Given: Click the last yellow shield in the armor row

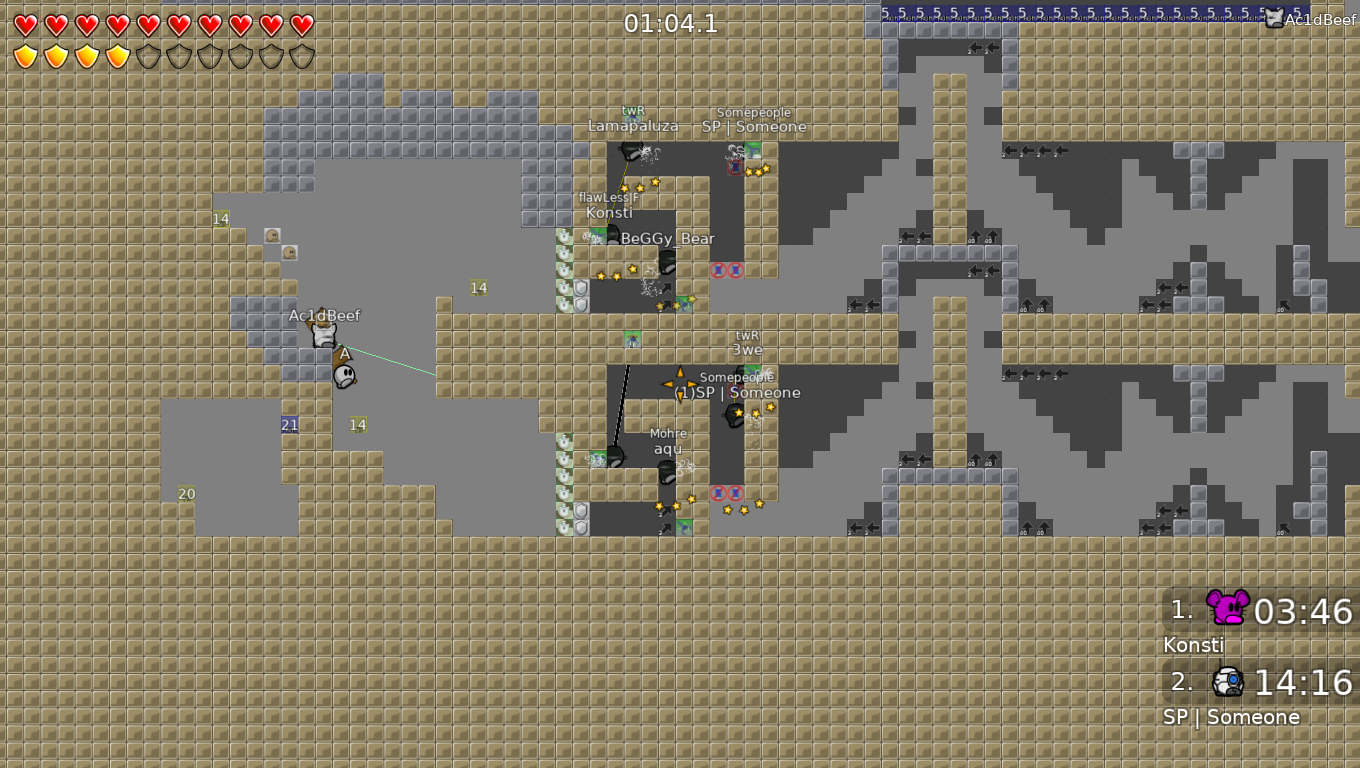Looking at the screenshot, I should click(116, 55).
